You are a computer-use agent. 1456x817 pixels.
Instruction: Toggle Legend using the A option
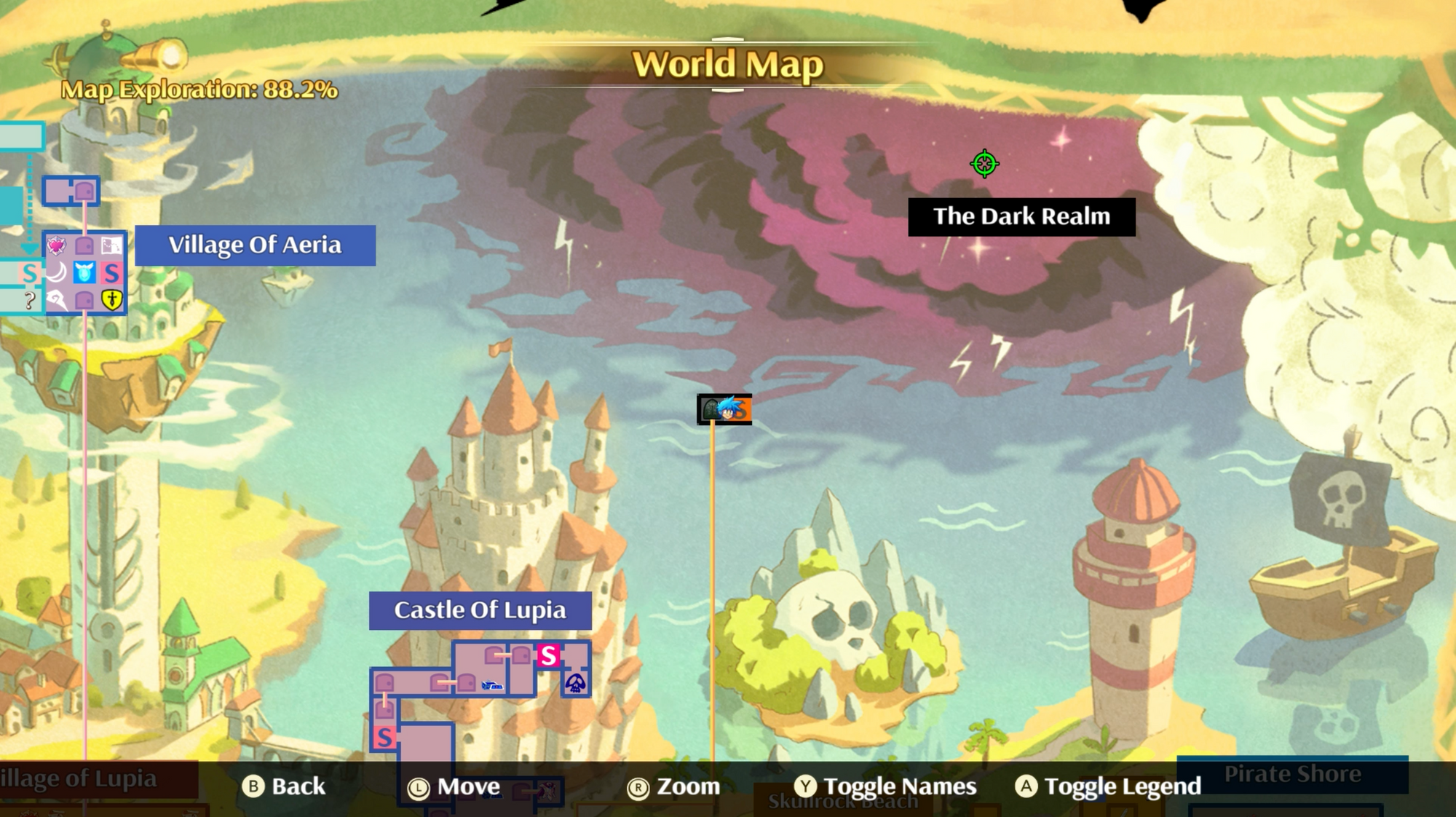pyautogui.click(x=1110, y=787)
